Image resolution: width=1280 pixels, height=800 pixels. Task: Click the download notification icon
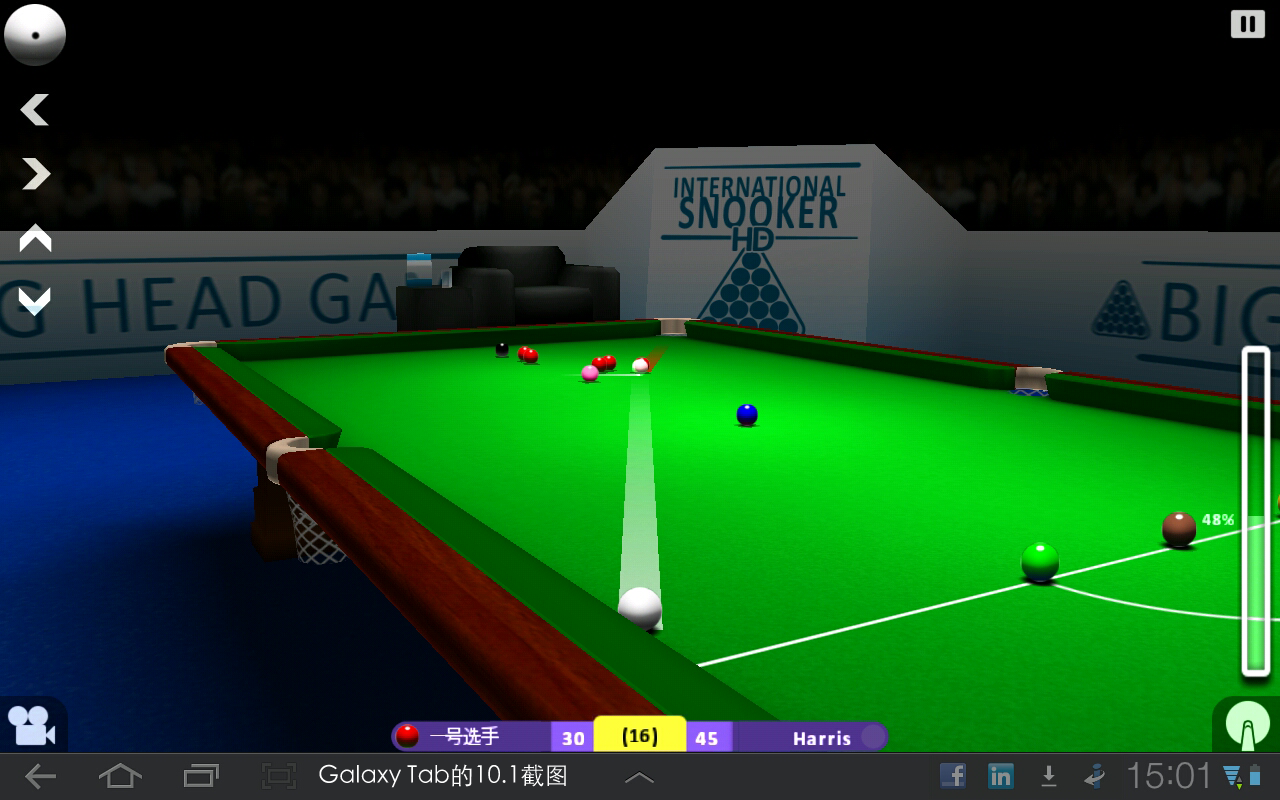pos(1048,774)
